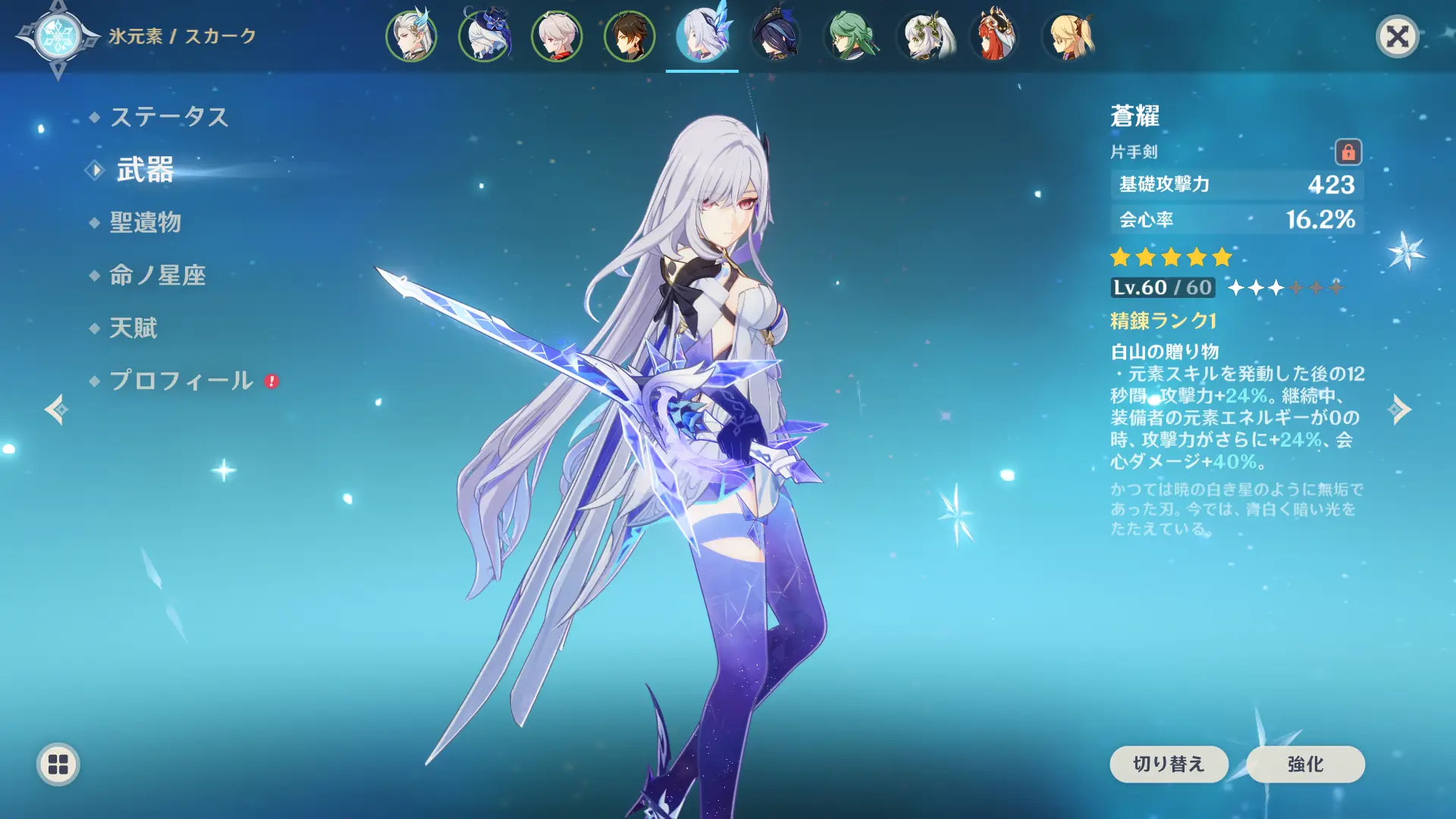Click the 強化 enhance button
The image size is (1456, 819).
1305,764
